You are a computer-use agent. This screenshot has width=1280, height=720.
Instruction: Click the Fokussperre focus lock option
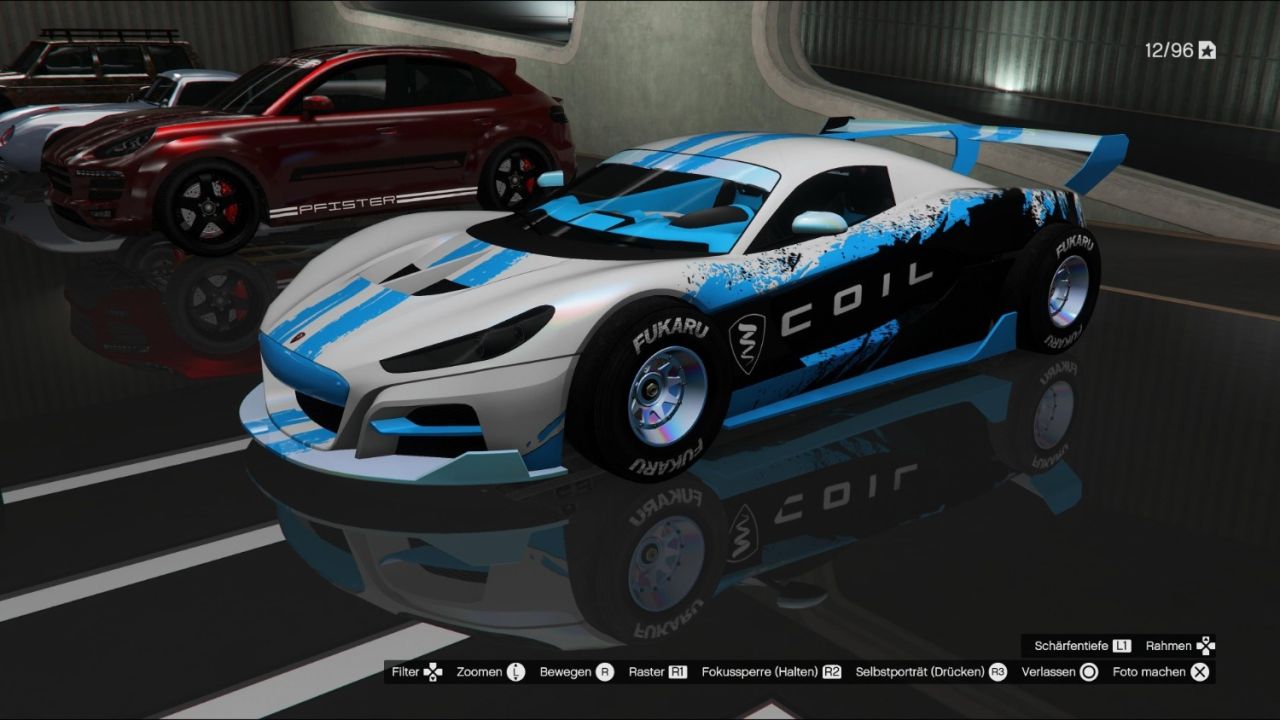coord(771,672)
